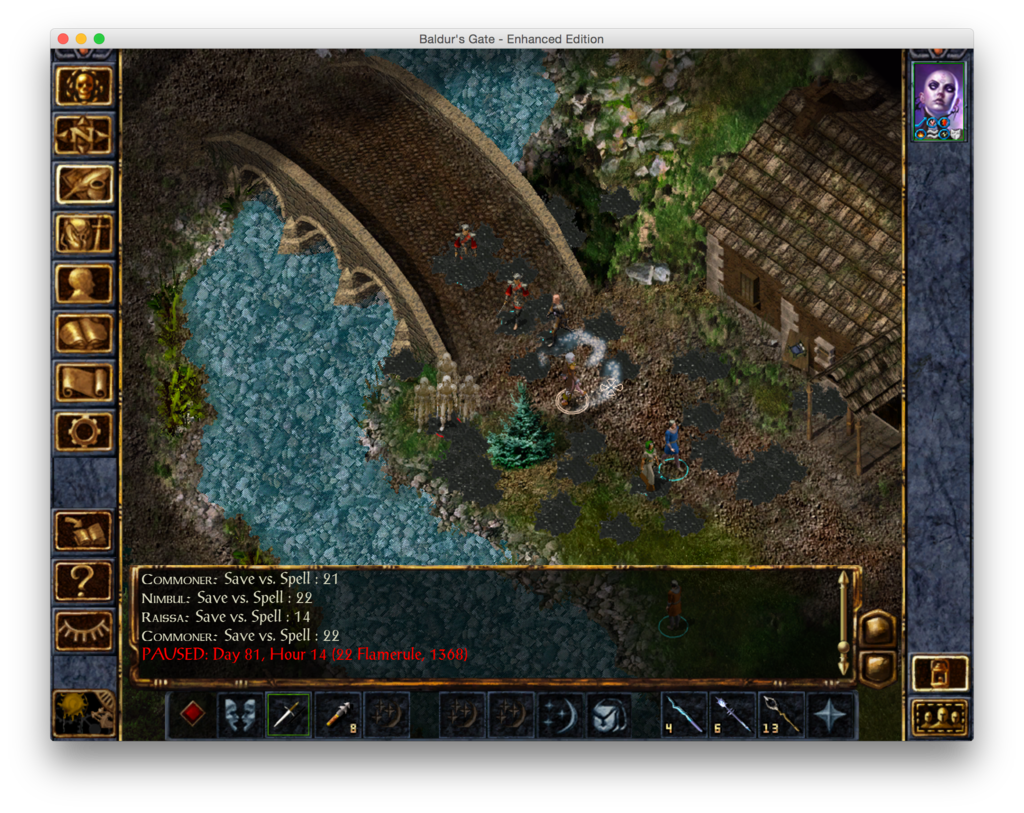
Task: Activate the twin masks thieving button
Action: [x=240, y=715]
